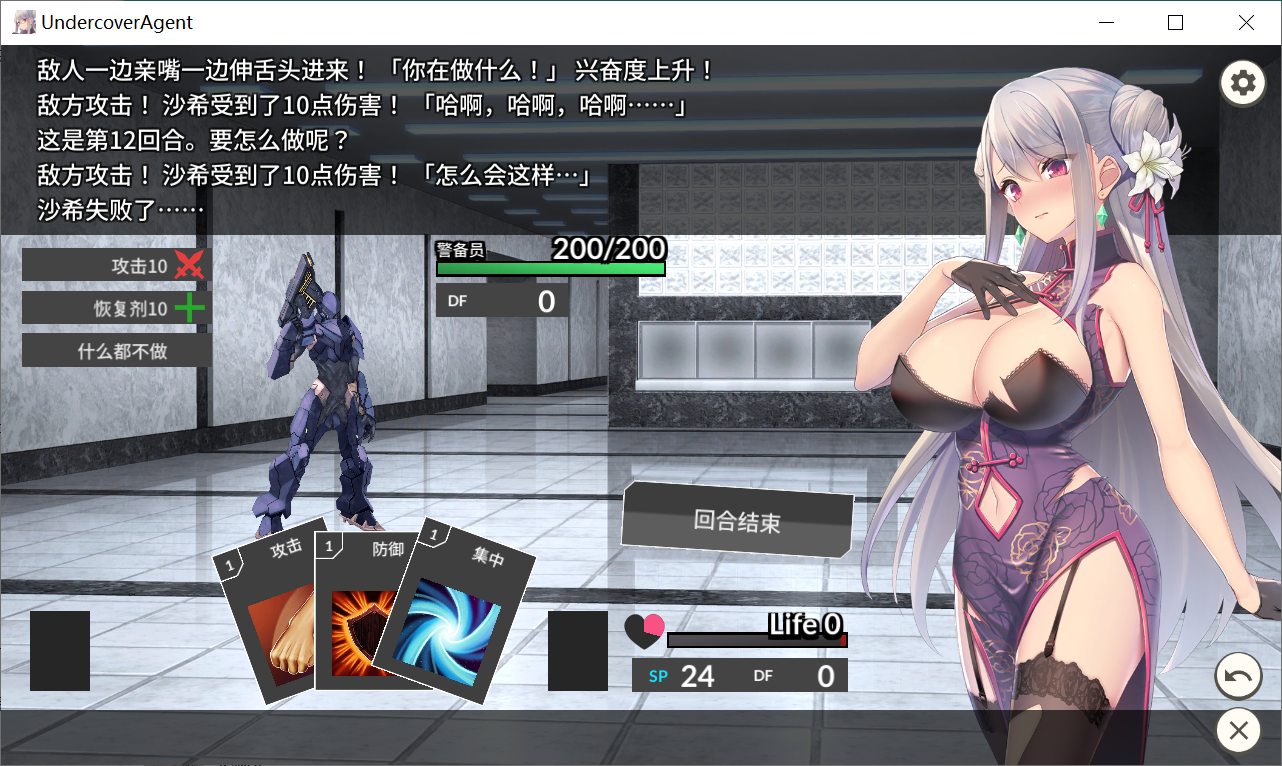Open the gear settings menu

click(x=1242, y=83)
